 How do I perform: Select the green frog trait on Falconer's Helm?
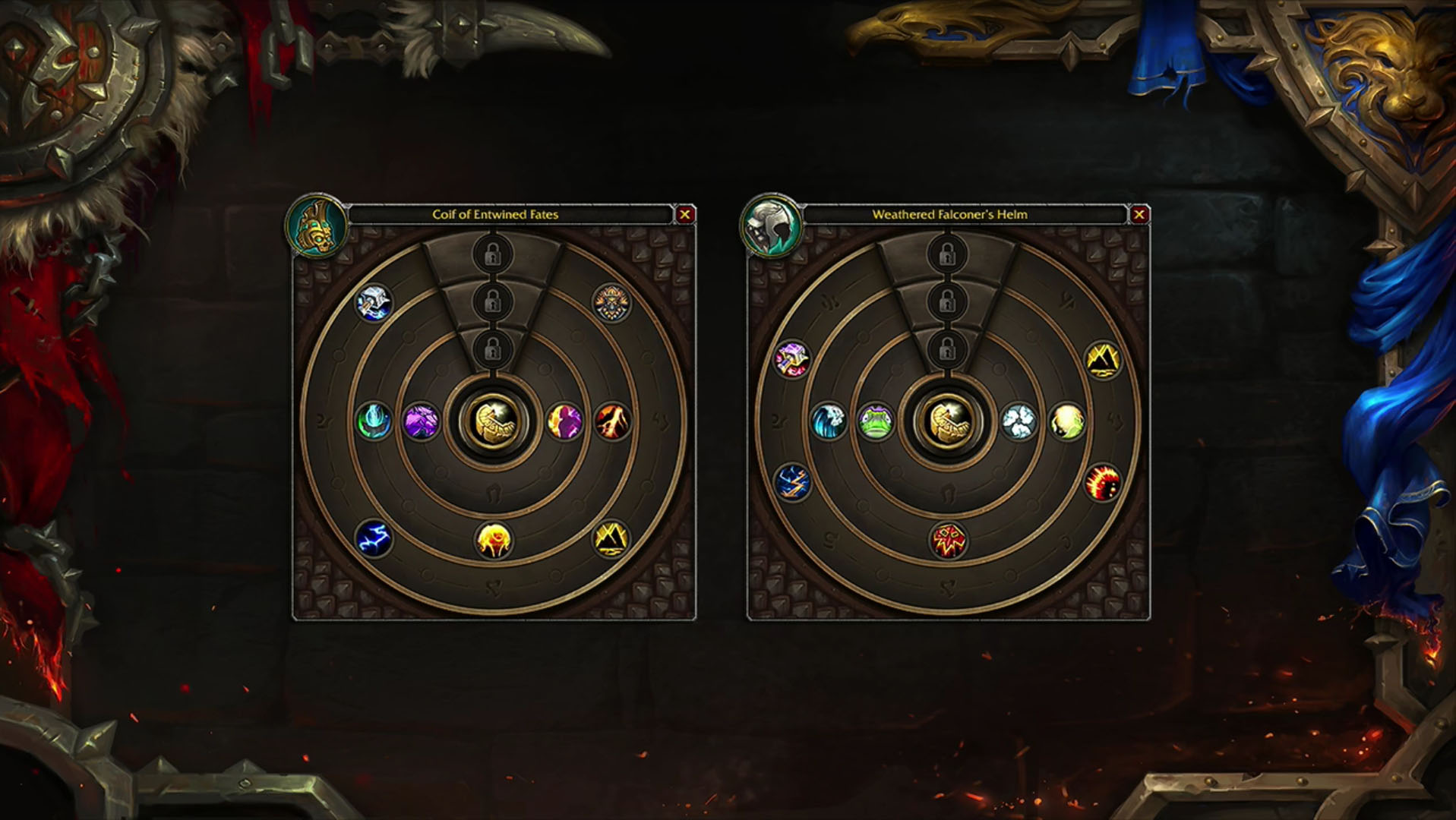[x=876, y=421]
